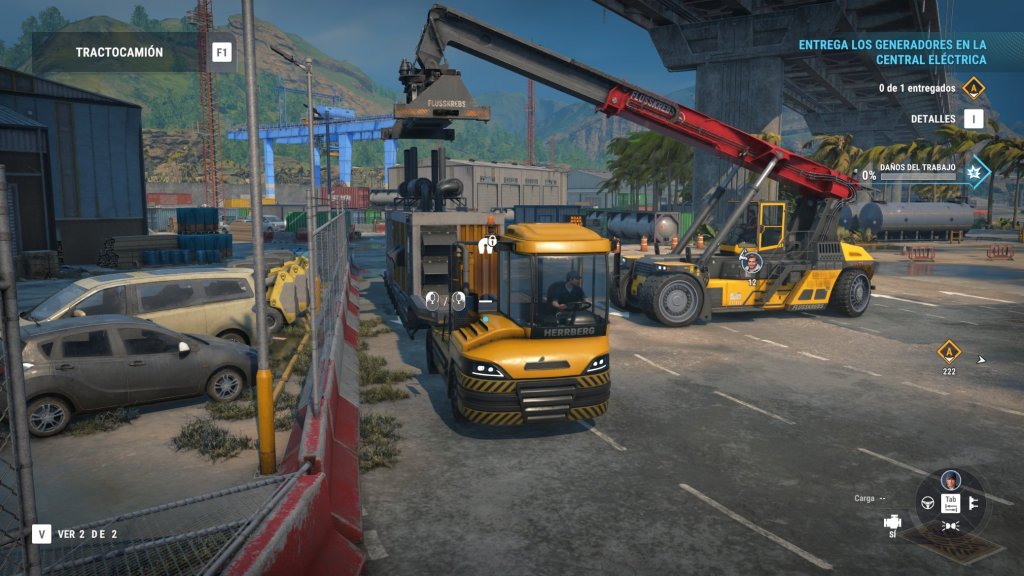The height and width of the screenshot is (576, 1024).
Task: Open the job Detalles
Action: 973,119
